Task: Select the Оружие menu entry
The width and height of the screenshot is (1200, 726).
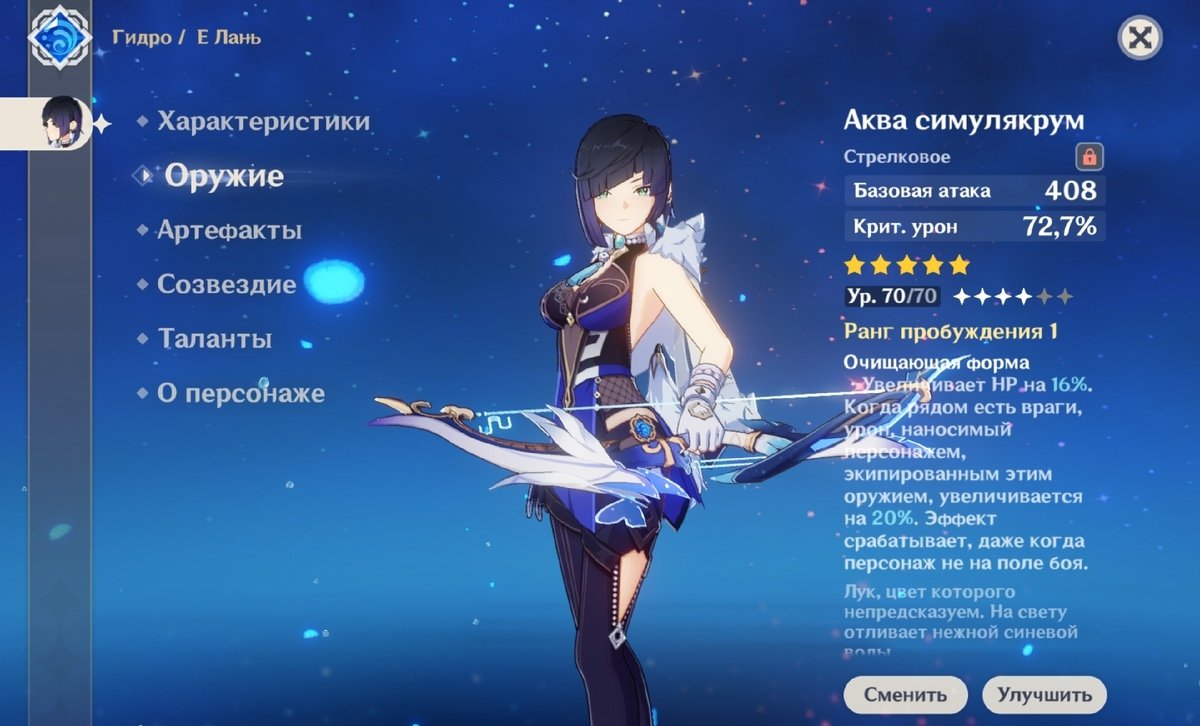Action: (x=224, y=177)
